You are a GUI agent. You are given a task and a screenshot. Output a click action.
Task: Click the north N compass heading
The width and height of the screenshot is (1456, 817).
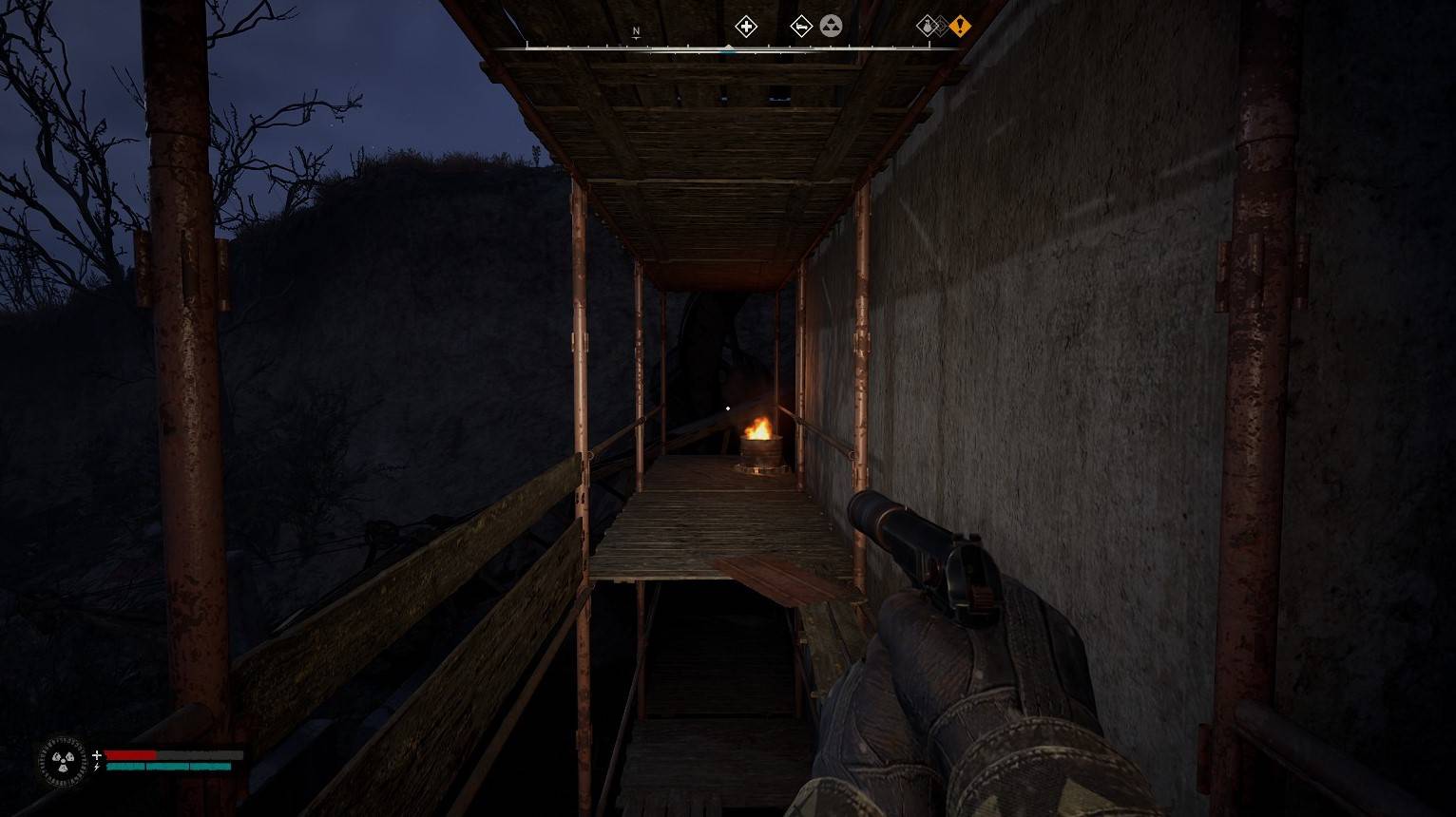(x=636, y=32)
